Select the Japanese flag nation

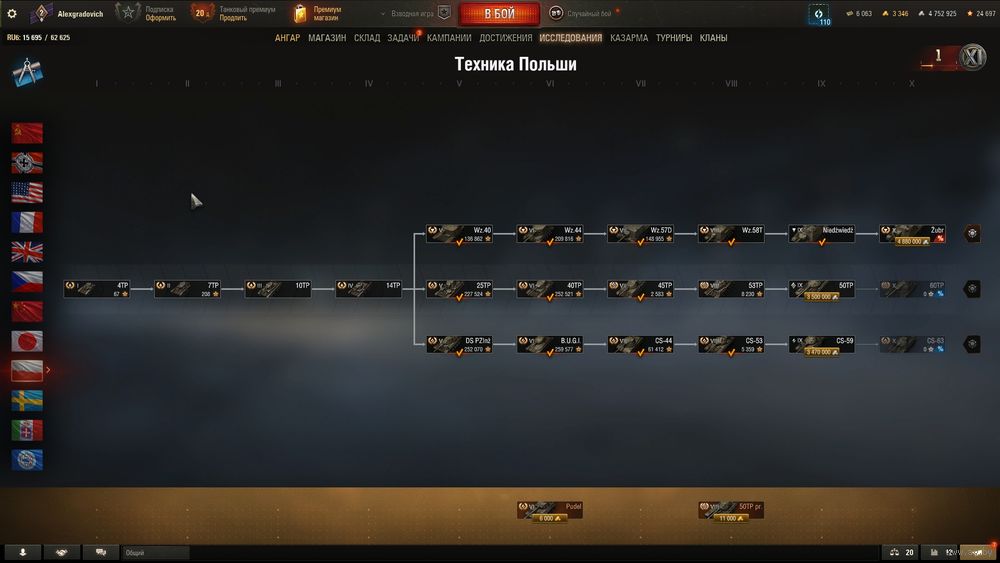27,341
